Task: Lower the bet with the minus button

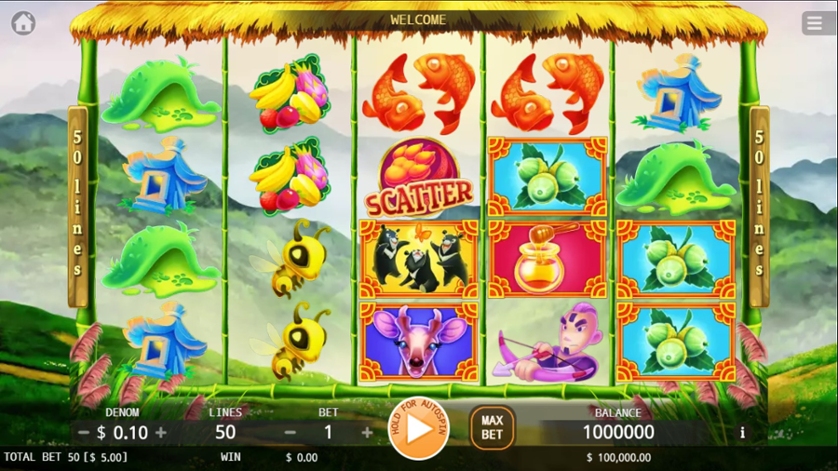Action: coord(291,433)
